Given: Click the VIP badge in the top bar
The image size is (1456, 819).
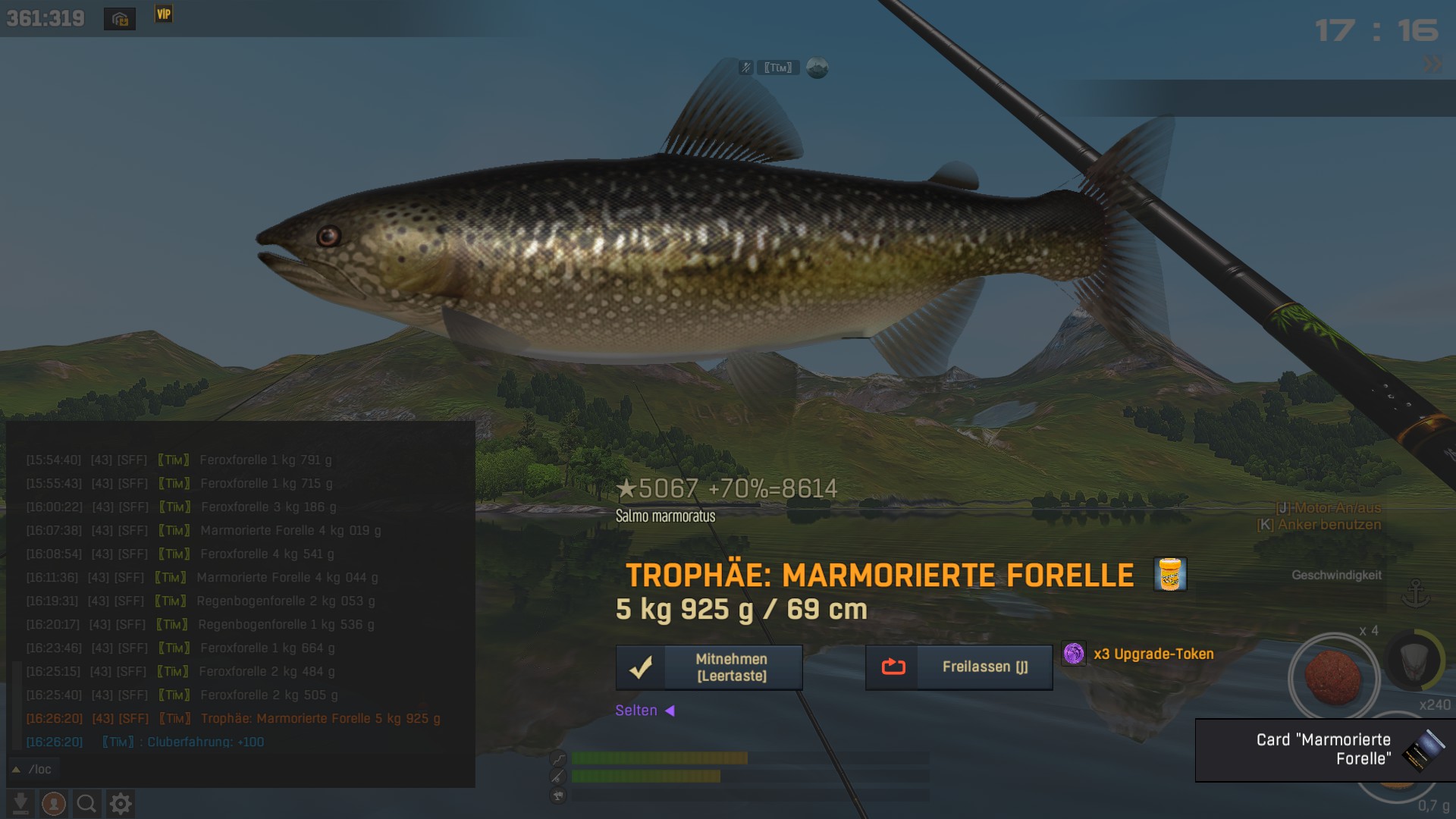Looking at the screenshot, I should [164, 14].
